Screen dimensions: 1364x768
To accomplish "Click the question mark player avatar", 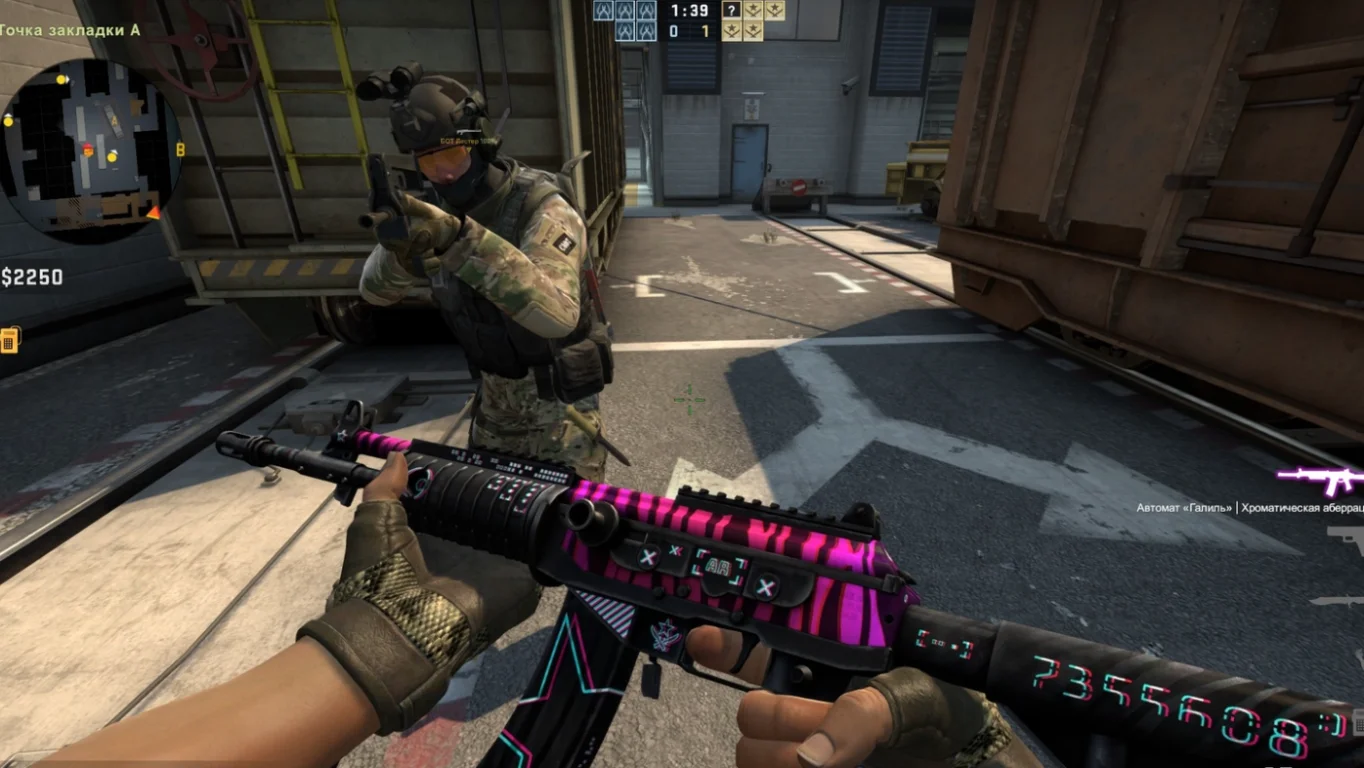I will coord(732,10).
